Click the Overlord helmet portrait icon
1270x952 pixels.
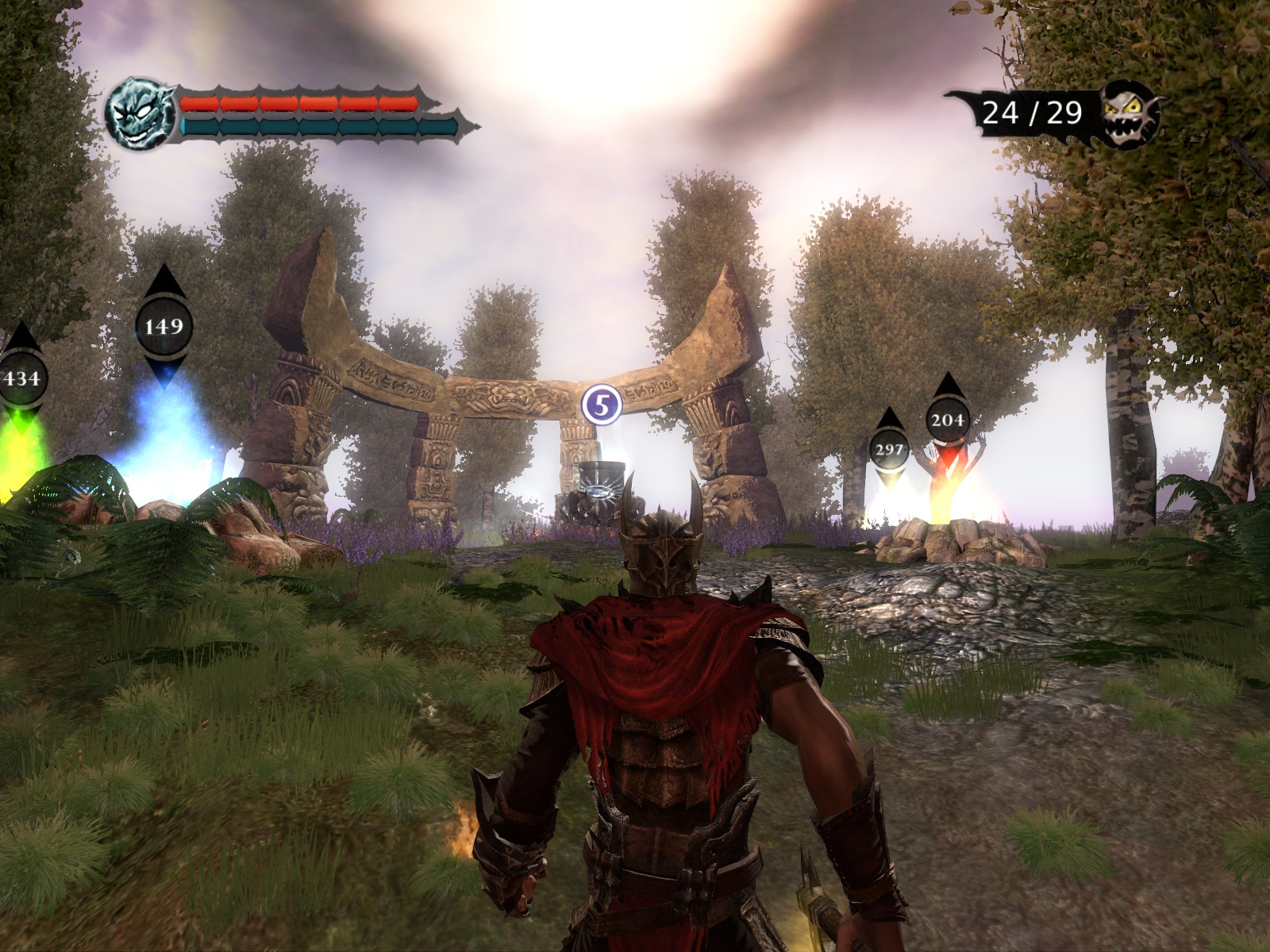click(x=141, y=113)
